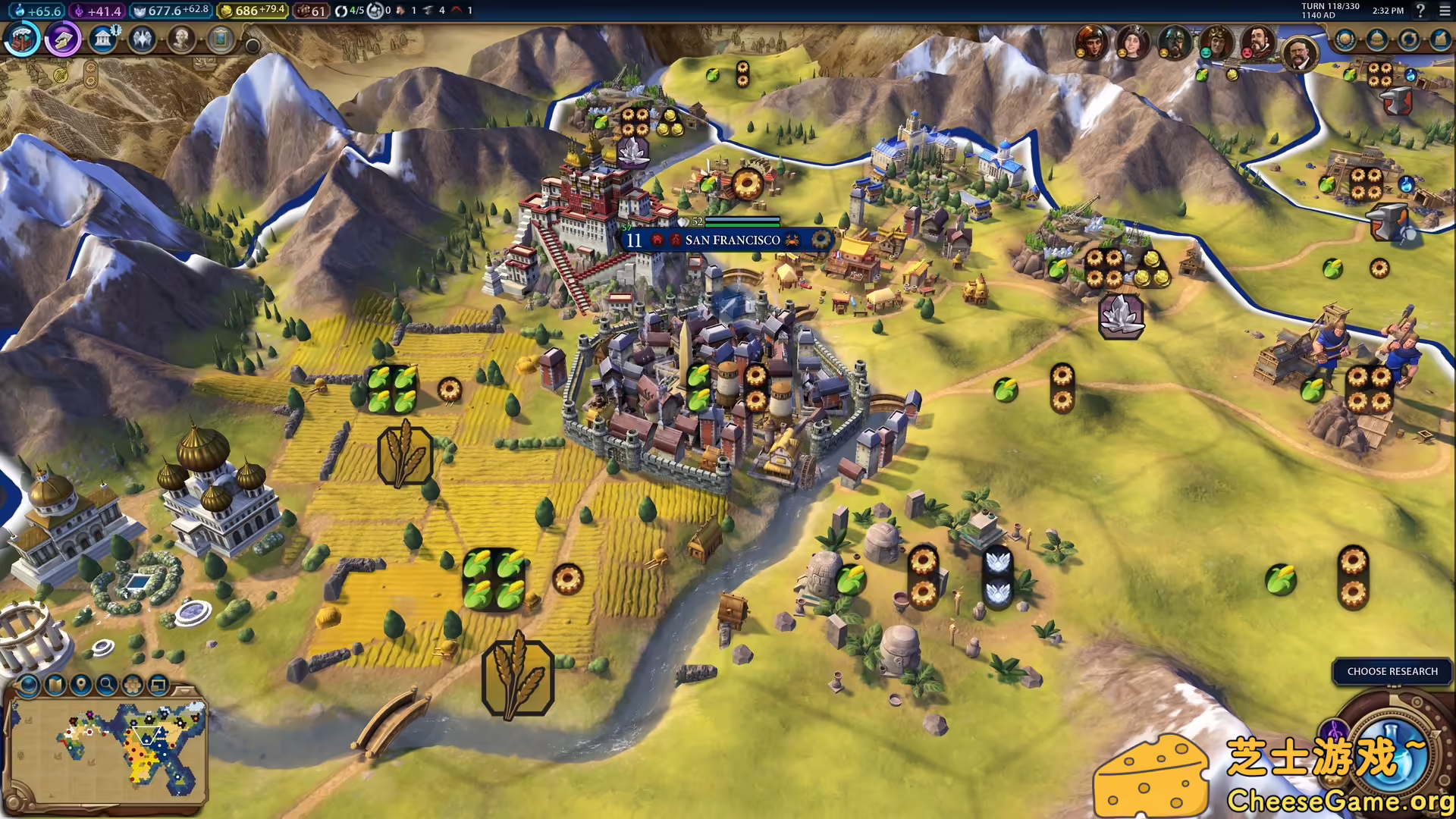Viewport: 1456px width, 819px height.
Task: Open the Government screen
Action: pyautogui.click(x=104, y=40)
